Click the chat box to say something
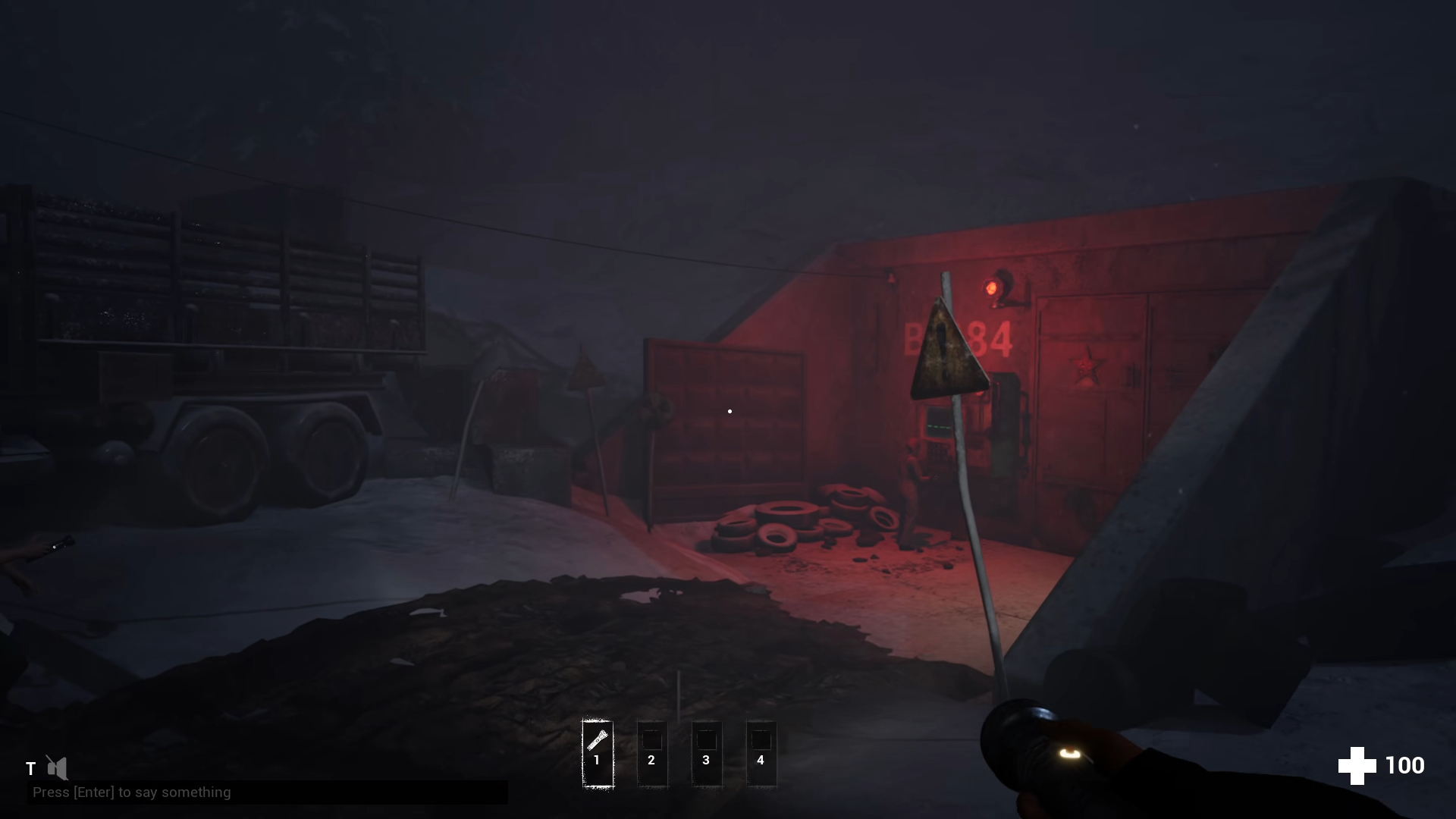 coord(267,792)
